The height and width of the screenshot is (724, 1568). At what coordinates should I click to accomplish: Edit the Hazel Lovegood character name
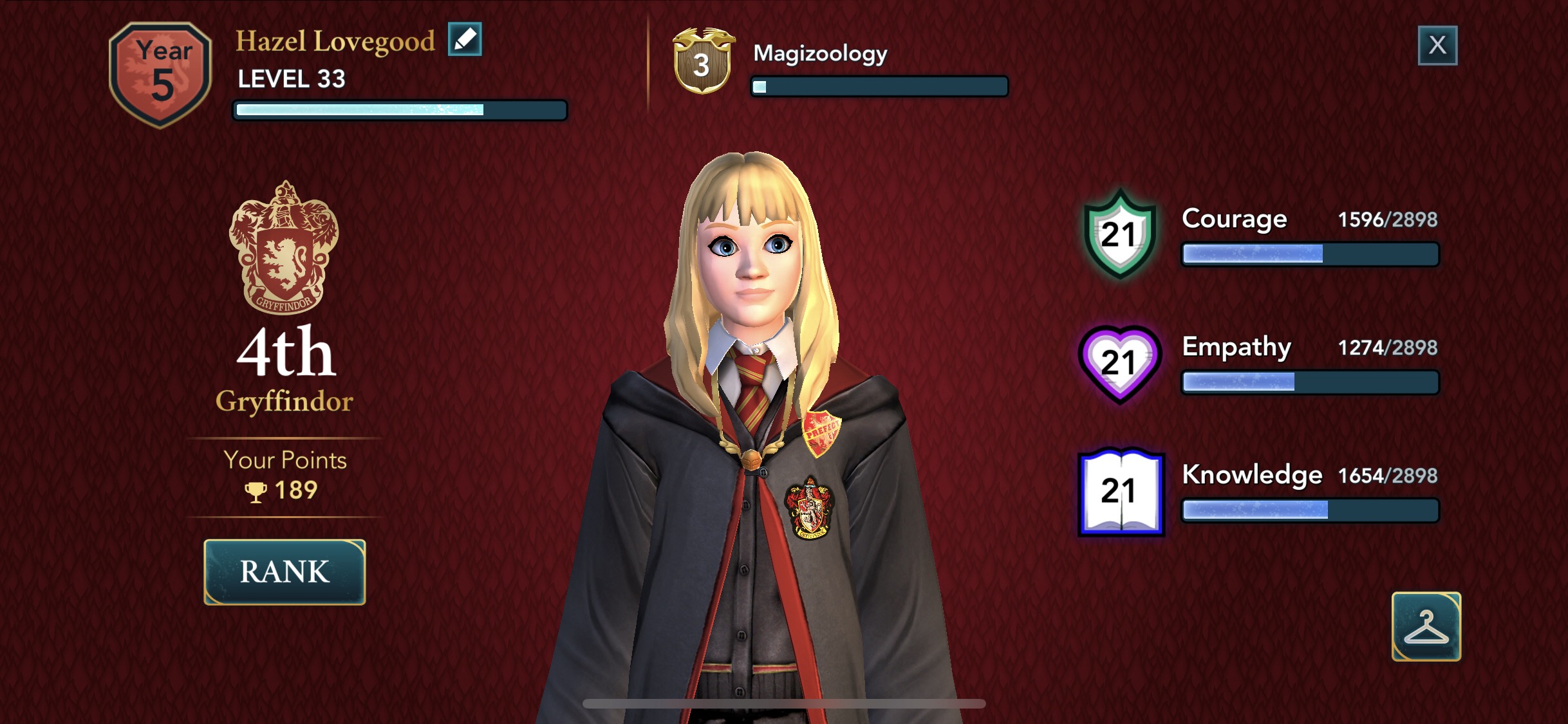tap(465, 40)
